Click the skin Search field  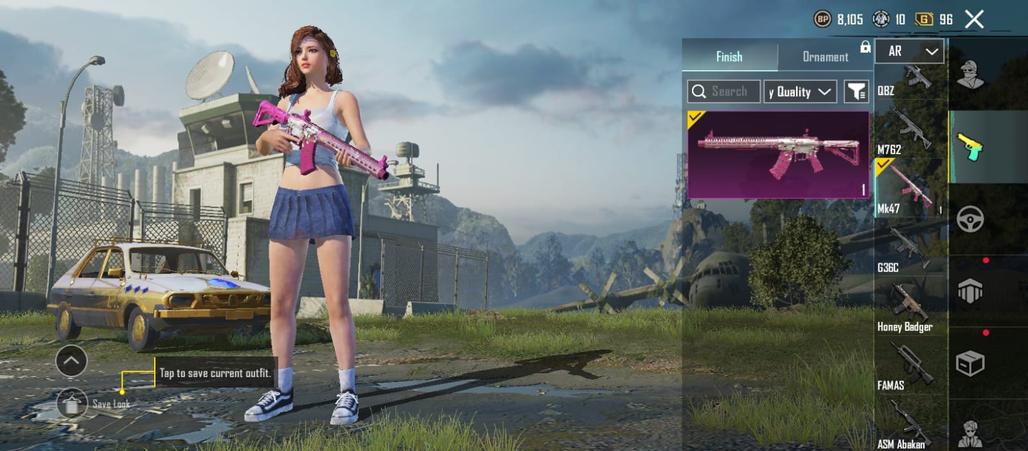coord(724,92)
